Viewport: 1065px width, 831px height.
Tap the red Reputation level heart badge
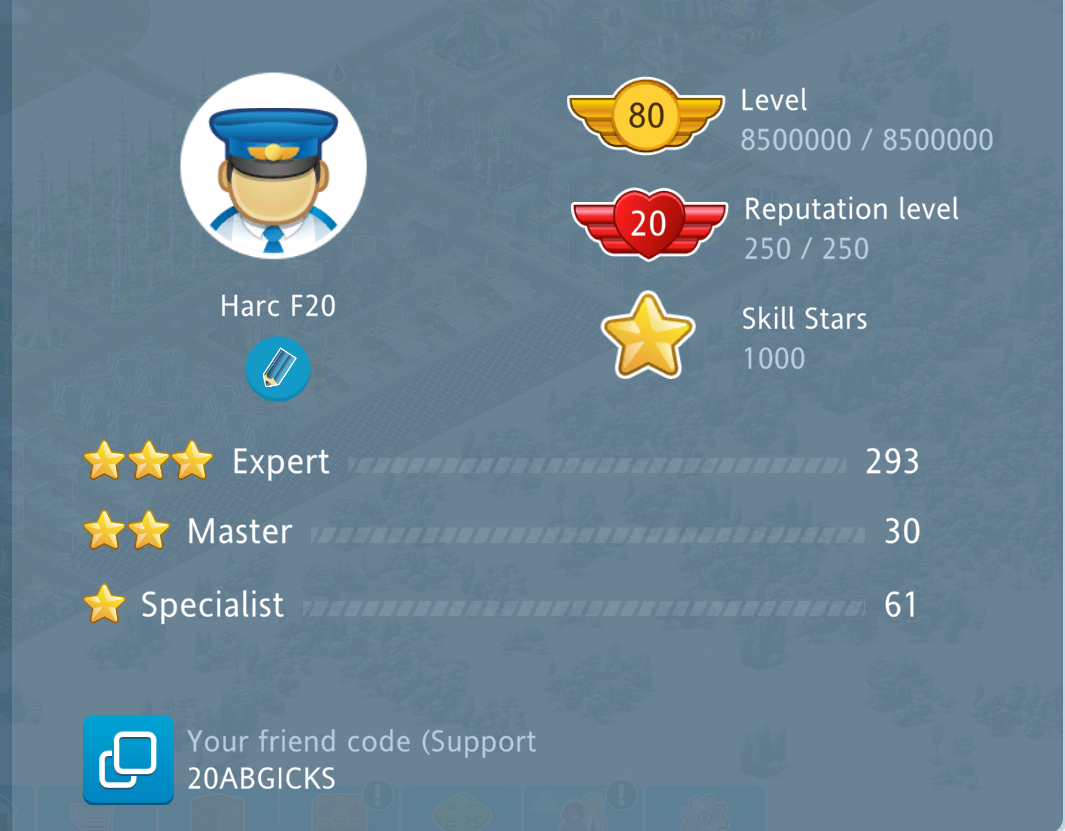click(648, 223)
